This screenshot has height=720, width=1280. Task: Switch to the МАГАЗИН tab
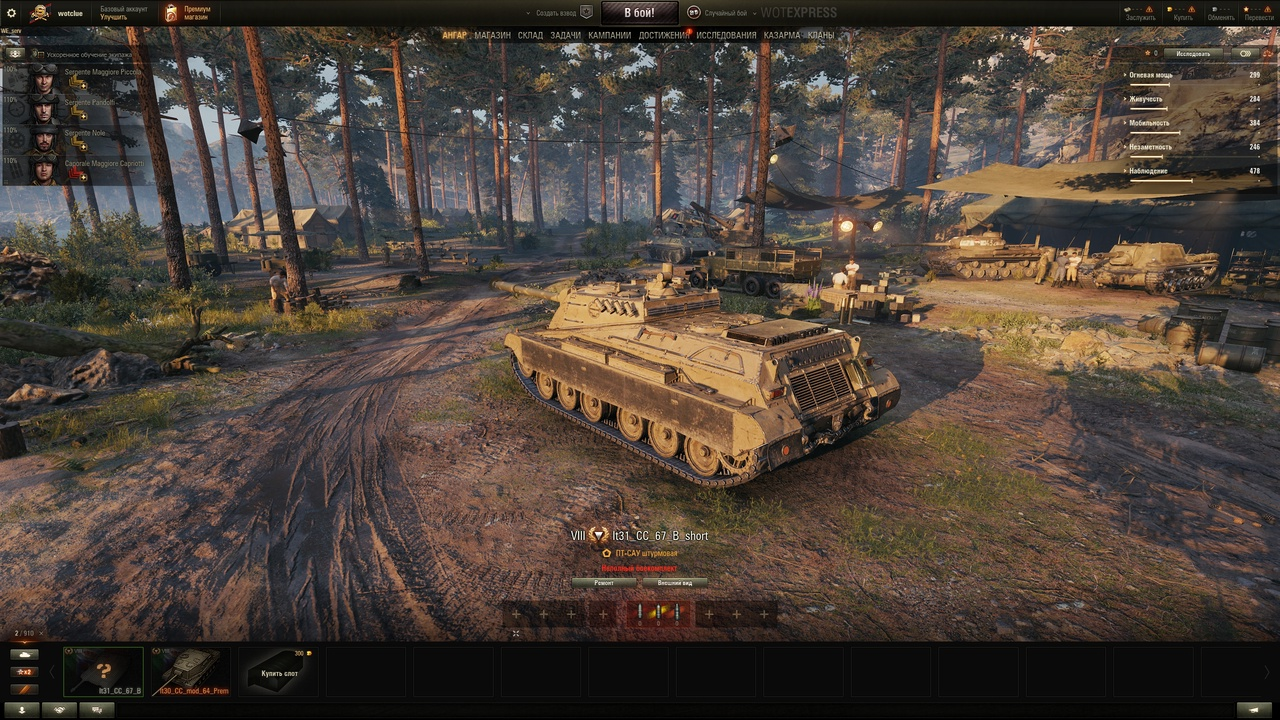click(492, 36)
